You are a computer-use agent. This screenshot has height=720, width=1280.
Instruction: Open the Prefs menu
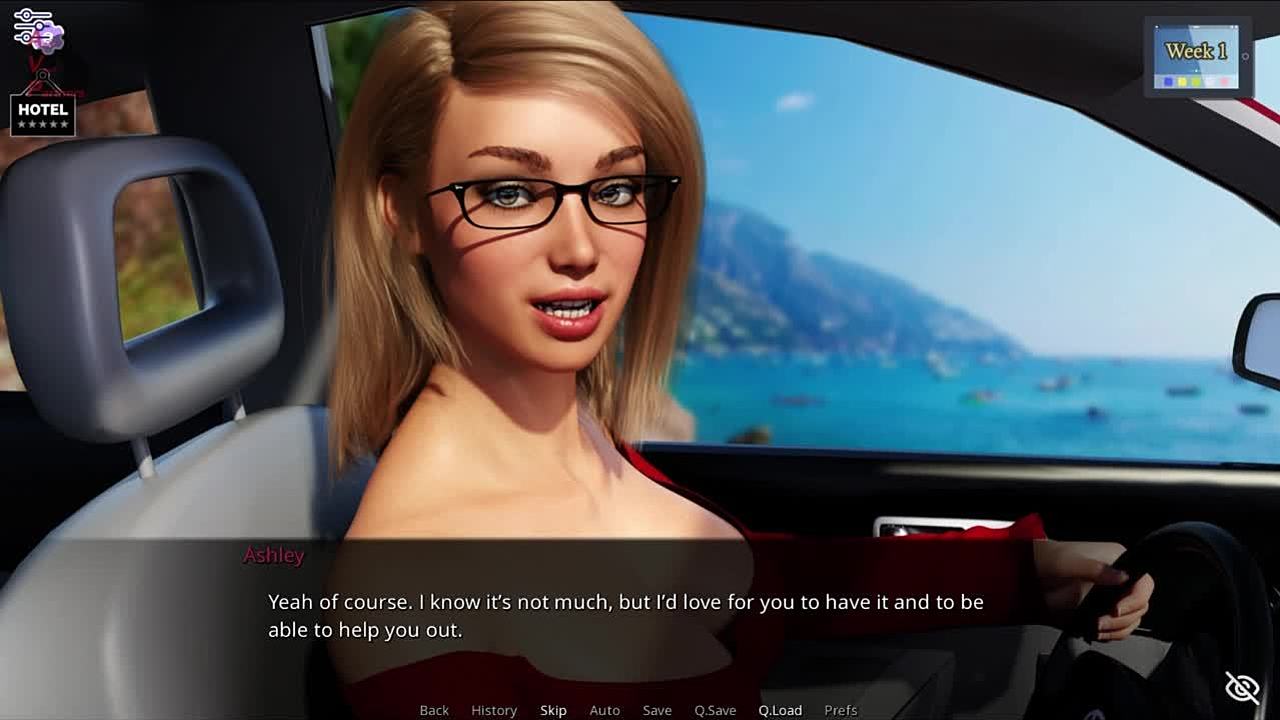841,710
